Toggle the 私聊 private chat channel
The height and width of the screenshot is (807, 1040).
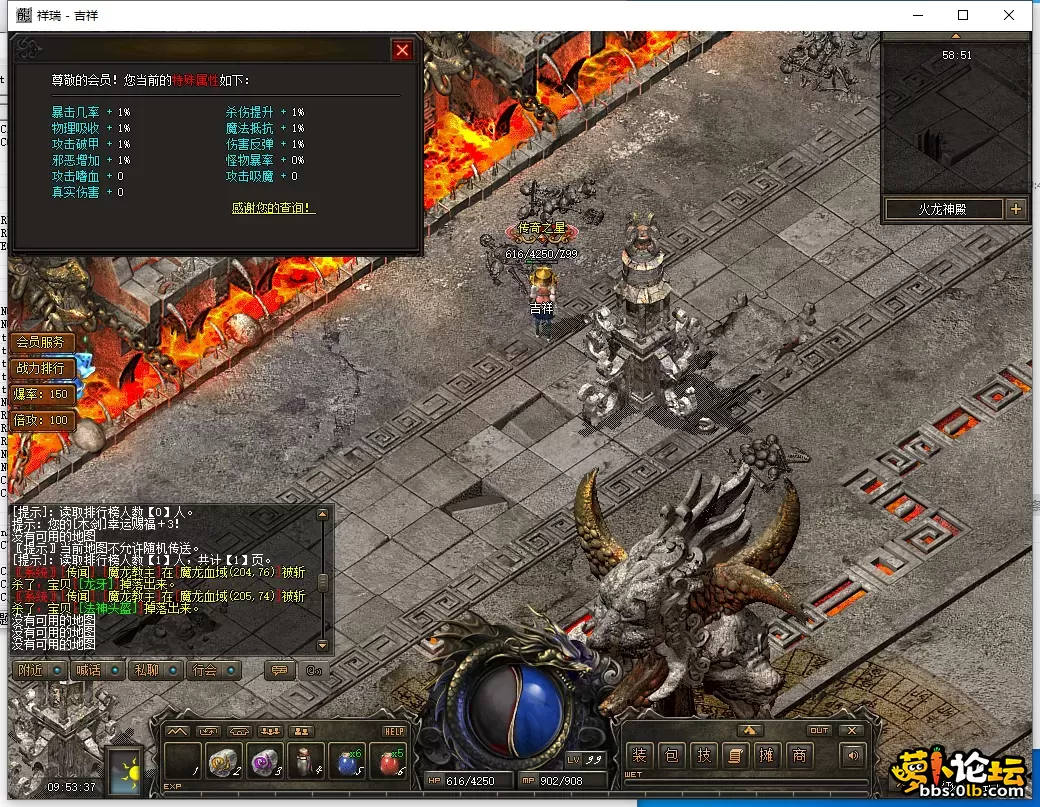pos(157,670)
